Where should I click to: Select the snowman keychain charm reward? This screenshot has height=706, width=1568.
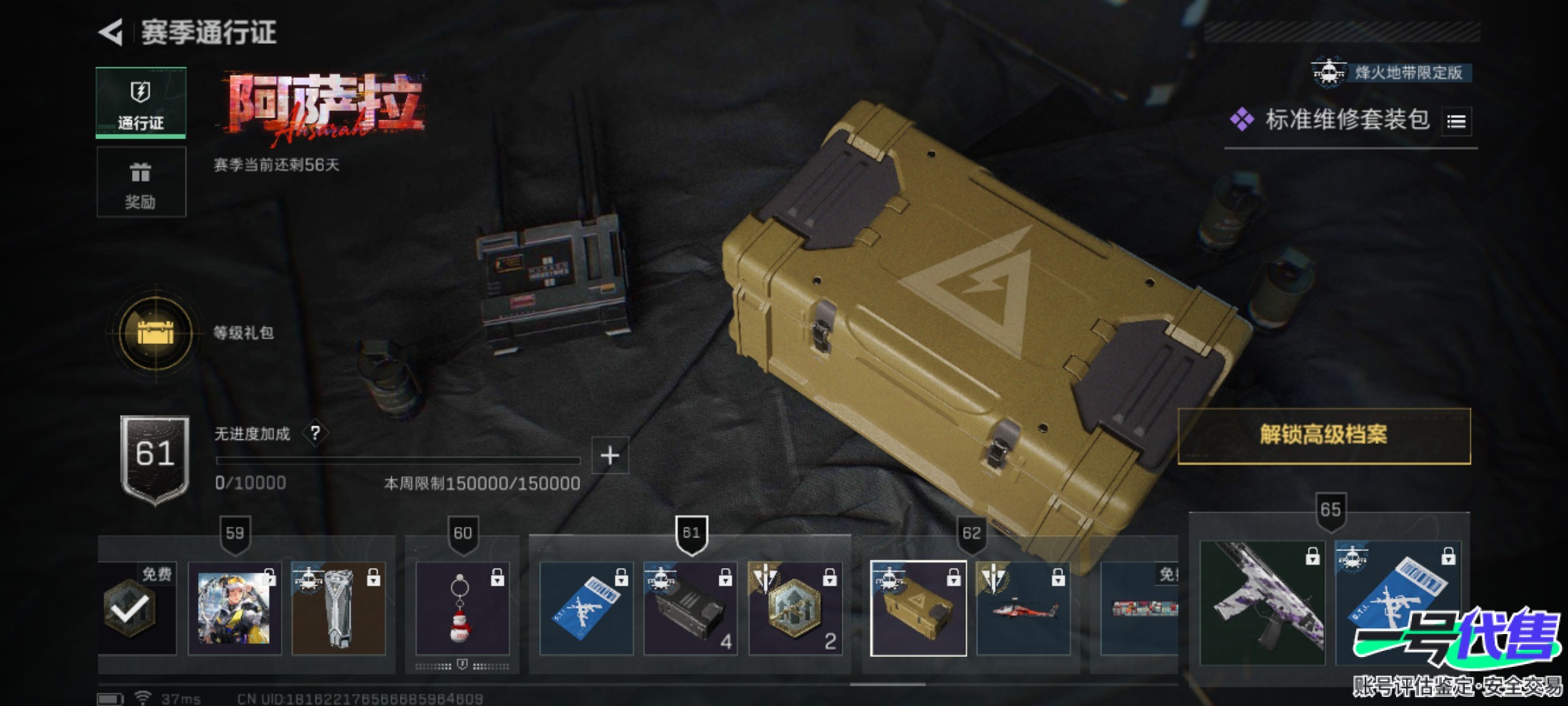pos(462,609)
